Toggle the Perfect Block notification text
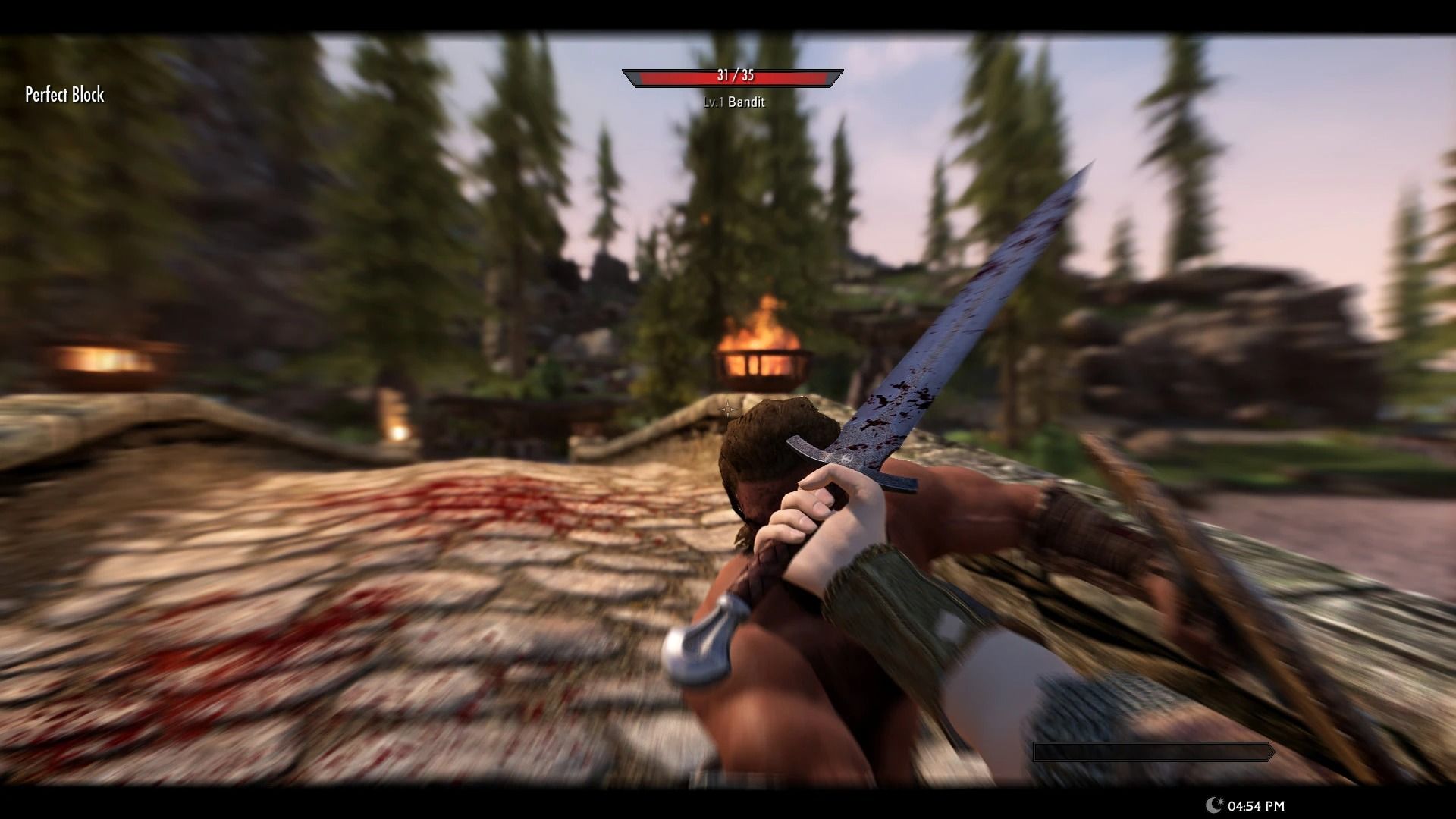 coord(64,96)
